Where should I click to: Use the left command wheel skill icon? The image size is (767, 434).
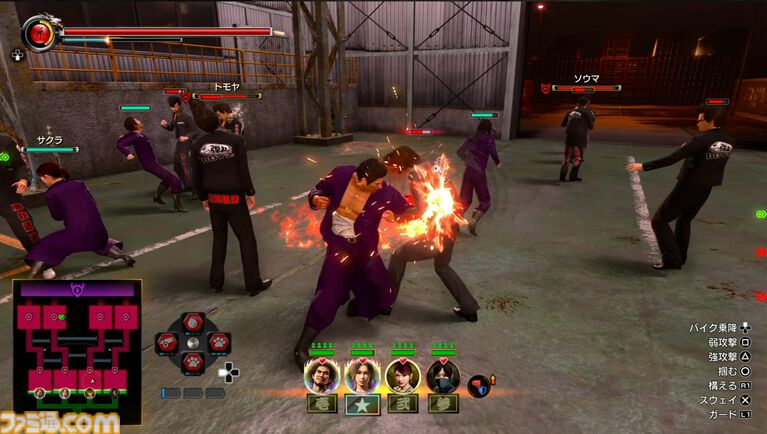click(x=168, y=343)
